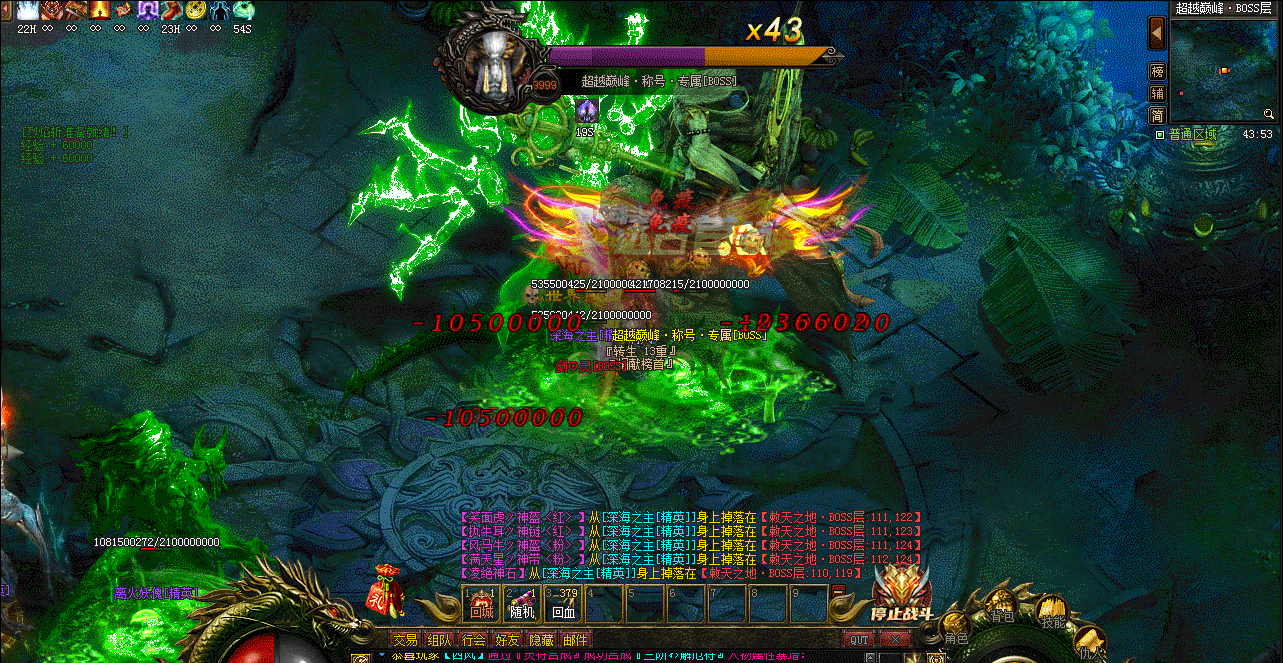Open the 交易 trade menu
The width and height of the screenshot is (1283, 663).
pyautogui.click(x=405, y=640)
